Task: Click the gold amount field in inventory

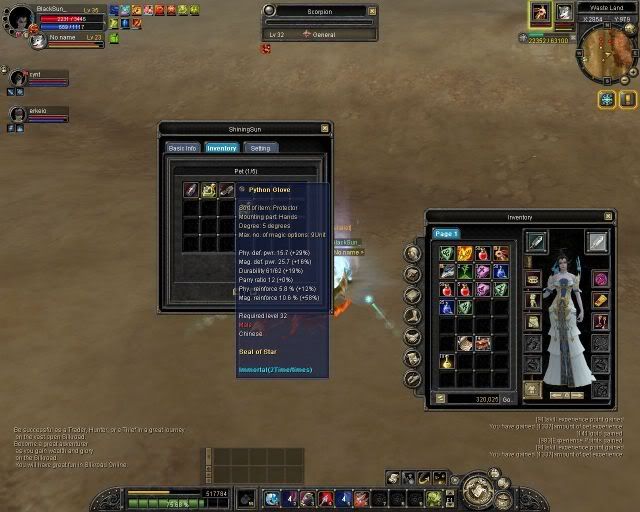Action: click(475, 398)
